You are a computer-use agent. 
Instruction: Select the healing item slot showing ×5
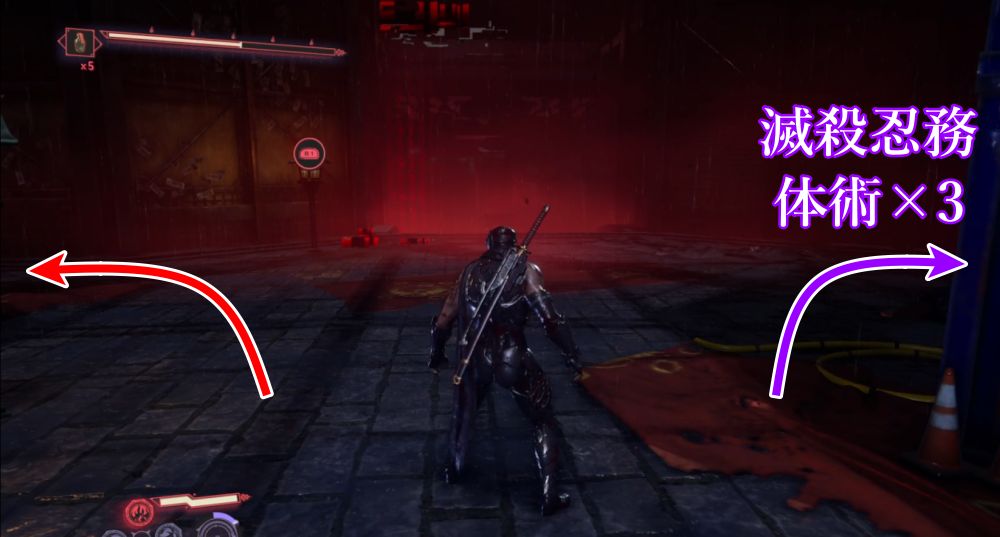pos(78,43)
